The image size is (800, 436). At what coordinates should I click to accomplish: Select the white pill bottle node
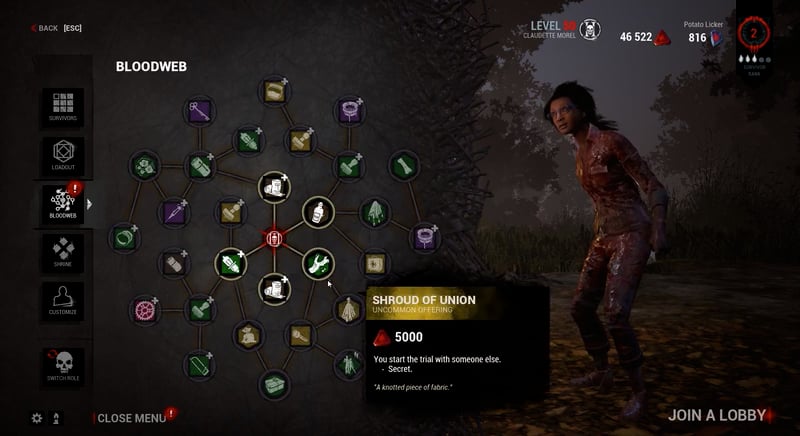pos(318,212)
